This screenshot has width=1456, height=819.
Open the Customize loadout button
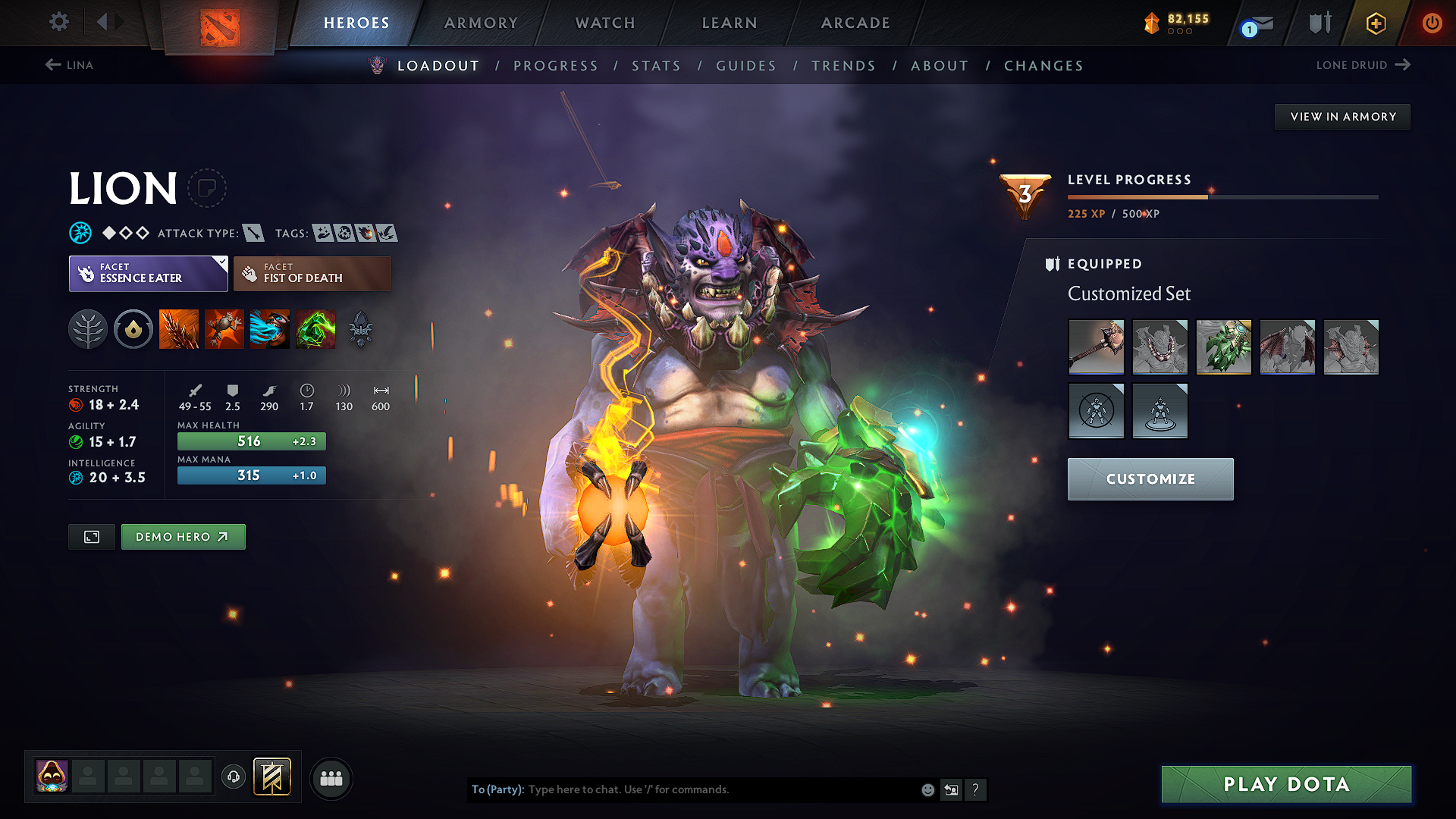click(x=1150, y=479)
